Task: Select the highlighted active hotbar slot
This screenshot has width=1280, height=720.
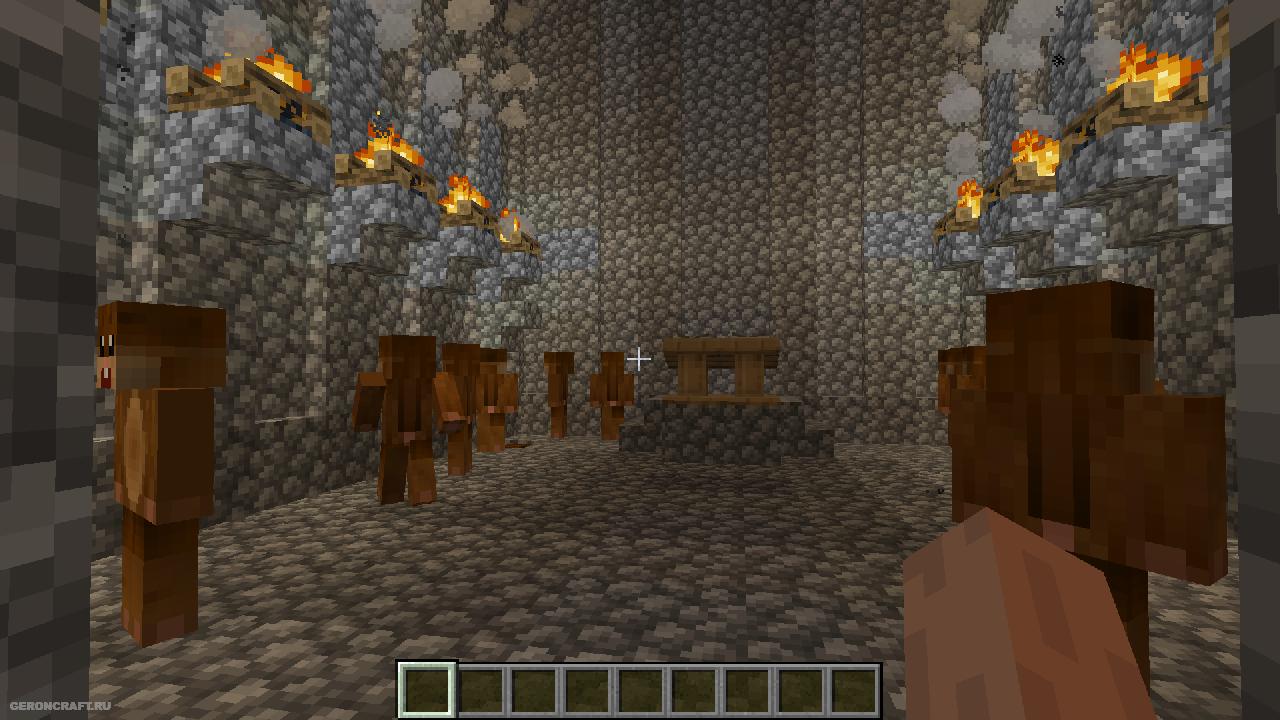Action: pyautogui.click(x=427, y=690)
